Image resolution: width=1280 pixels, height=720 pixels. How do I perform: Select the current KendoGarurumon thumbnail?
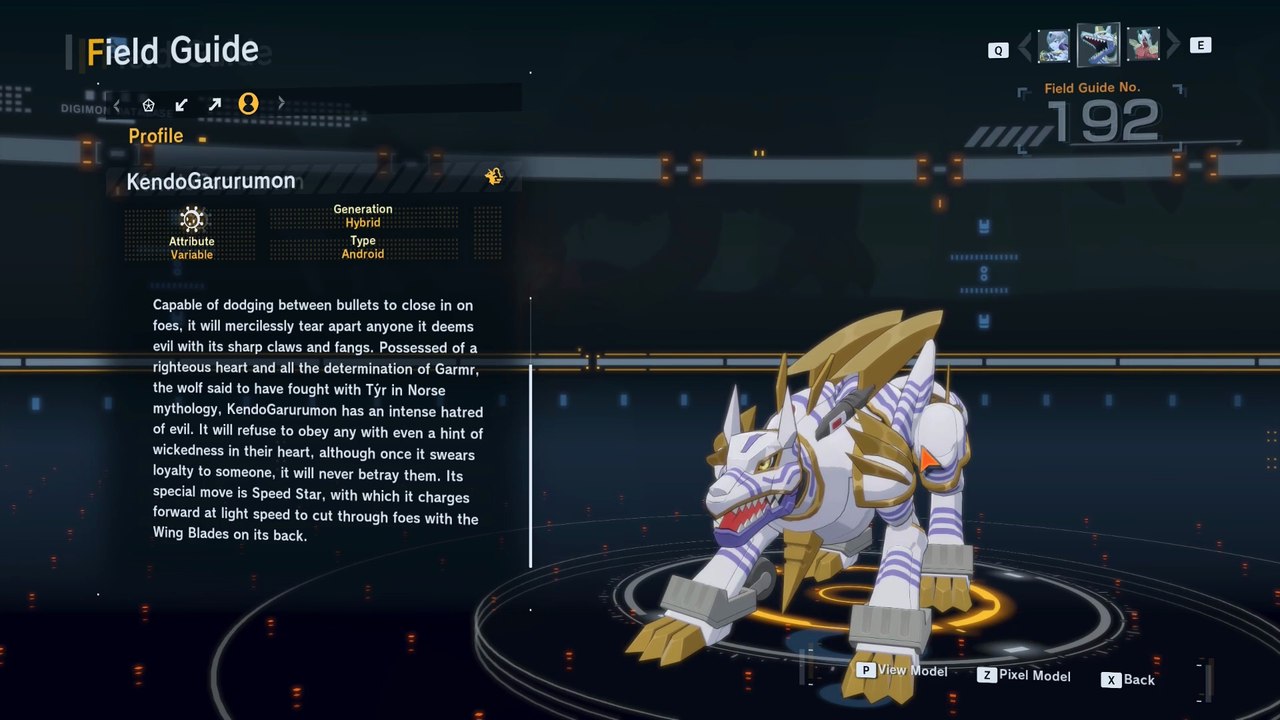[x=1098, y=45]
